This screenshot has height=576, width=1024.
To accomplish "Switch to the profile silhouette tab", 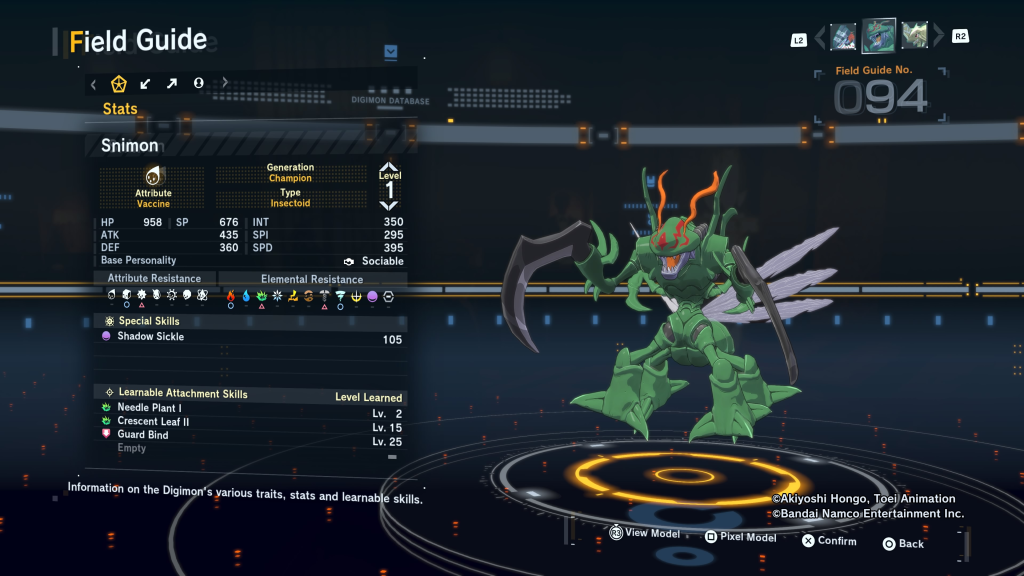I will coord(198,83).
